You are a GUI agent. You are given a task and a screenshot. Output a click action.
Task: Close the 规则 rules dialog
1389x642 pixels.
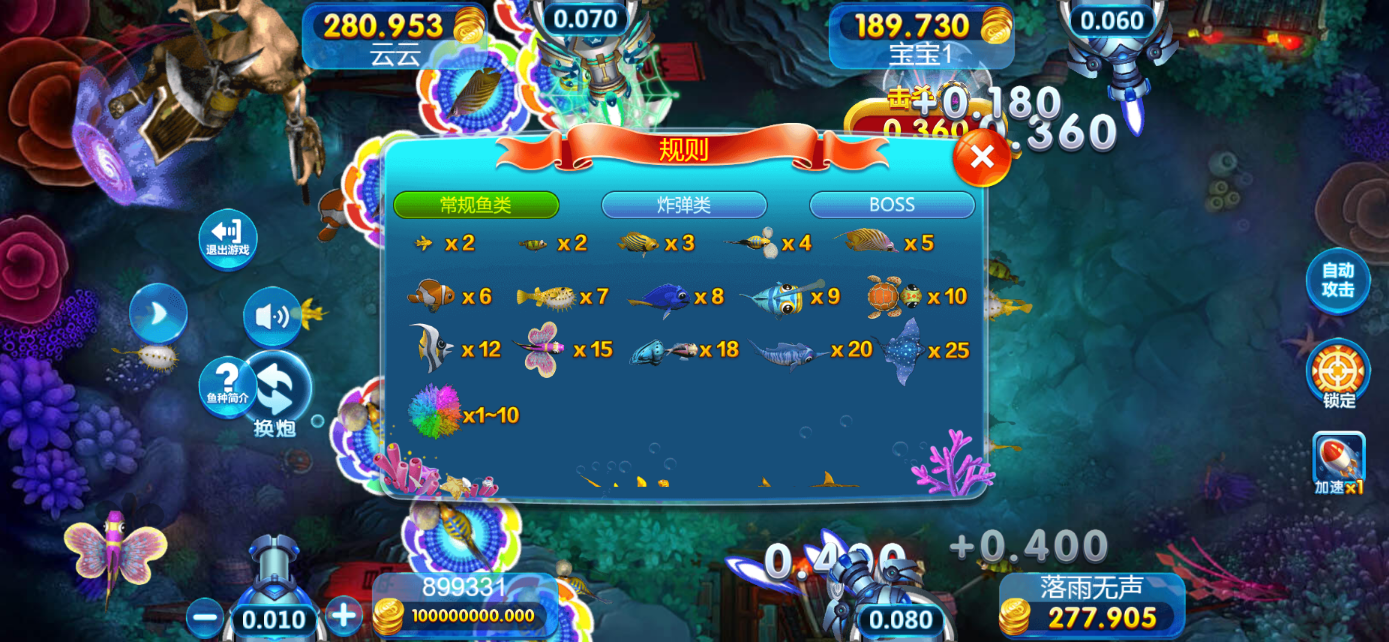click(982, 157)
